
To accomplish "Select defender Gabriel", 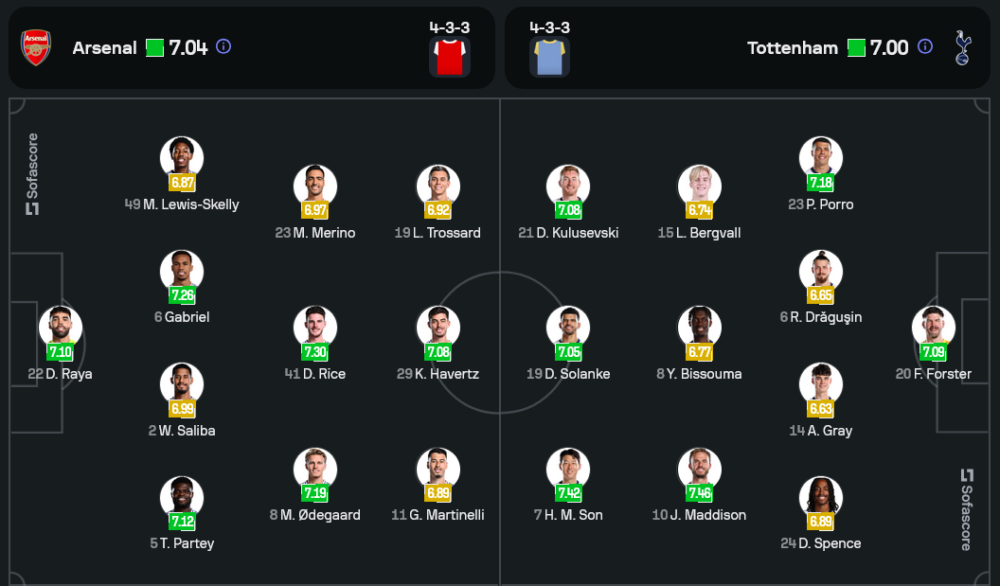I will coord(182,272).
